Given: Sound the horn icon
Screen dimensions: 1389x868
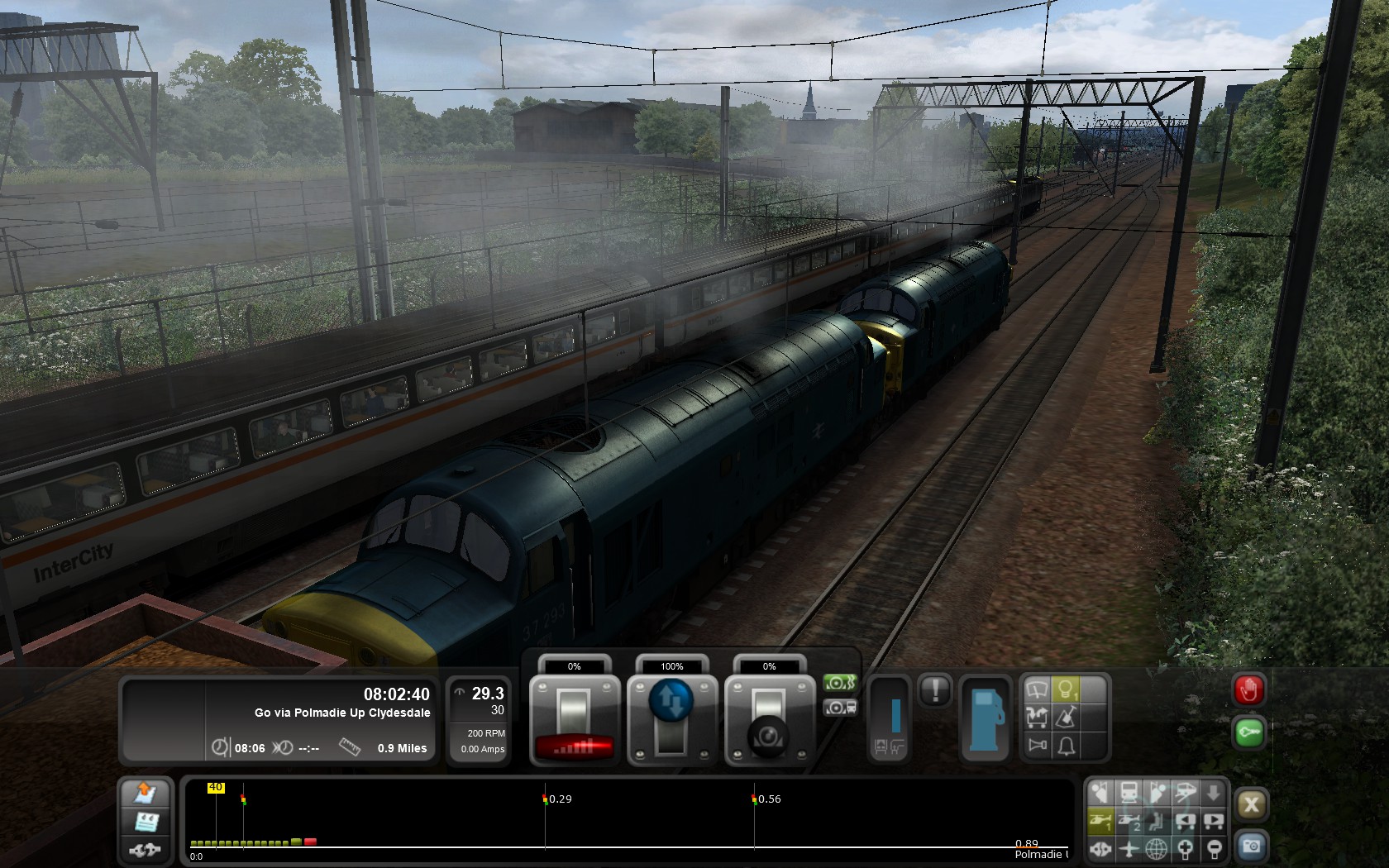Looking at the screenshot, I should pos(1037,746).
